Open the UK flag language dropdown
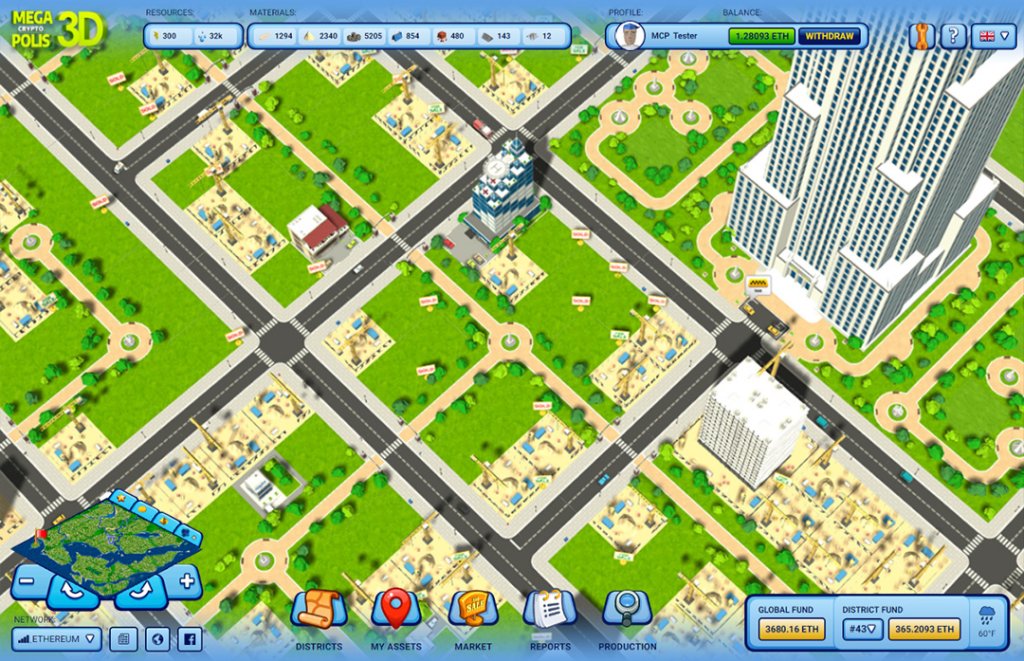This screenshot has width=1024, height=661. pyautogui.click(x=993, y=36)
